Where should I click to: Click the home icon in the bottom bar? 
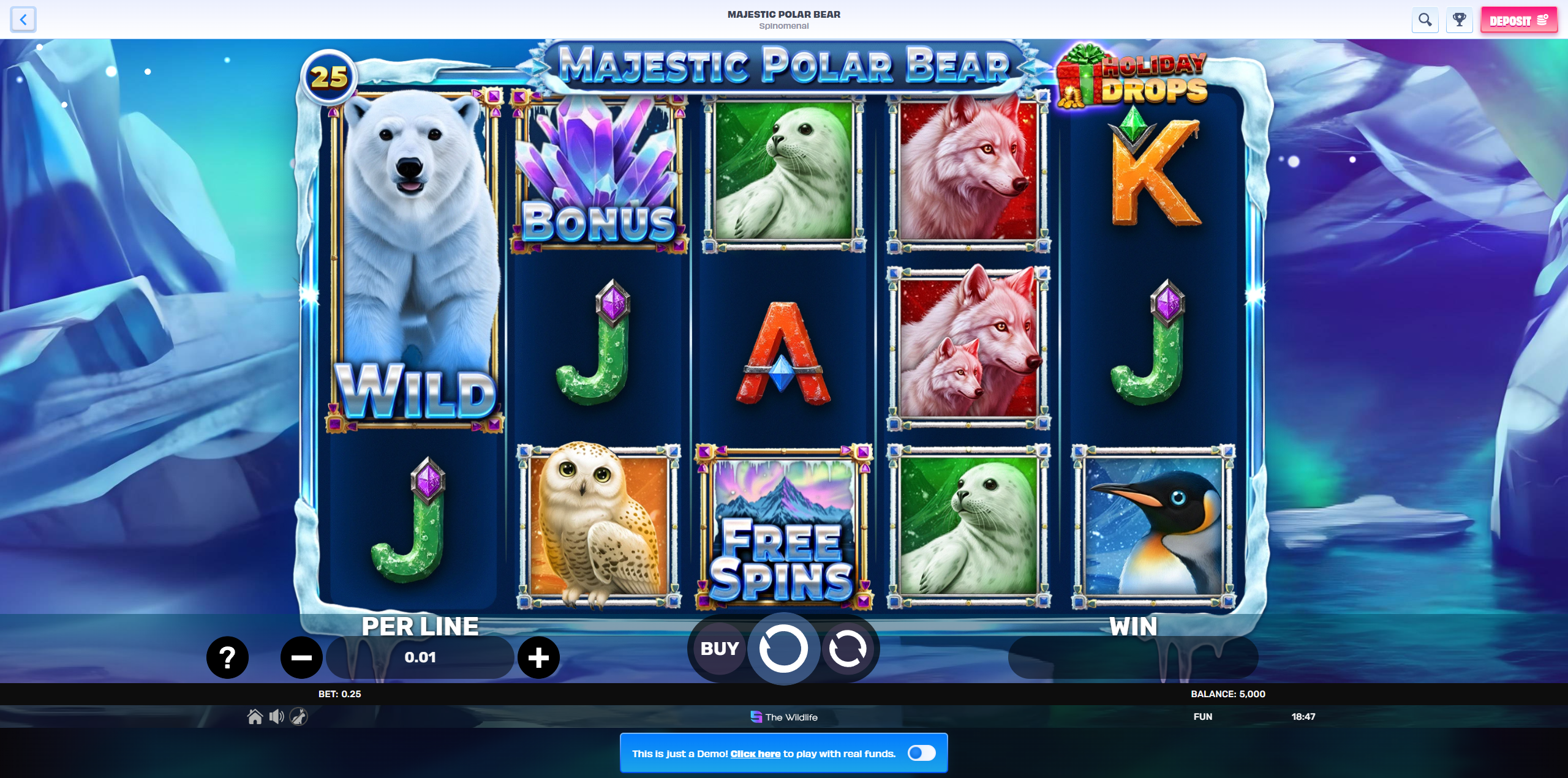click(255, 716)
